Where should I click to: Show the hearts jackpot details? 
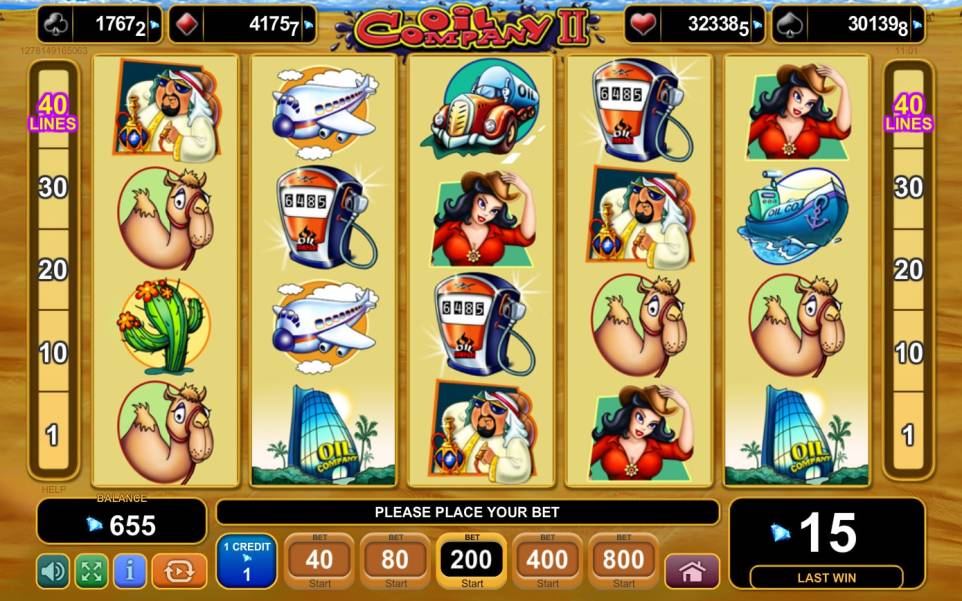pos(697,25)
